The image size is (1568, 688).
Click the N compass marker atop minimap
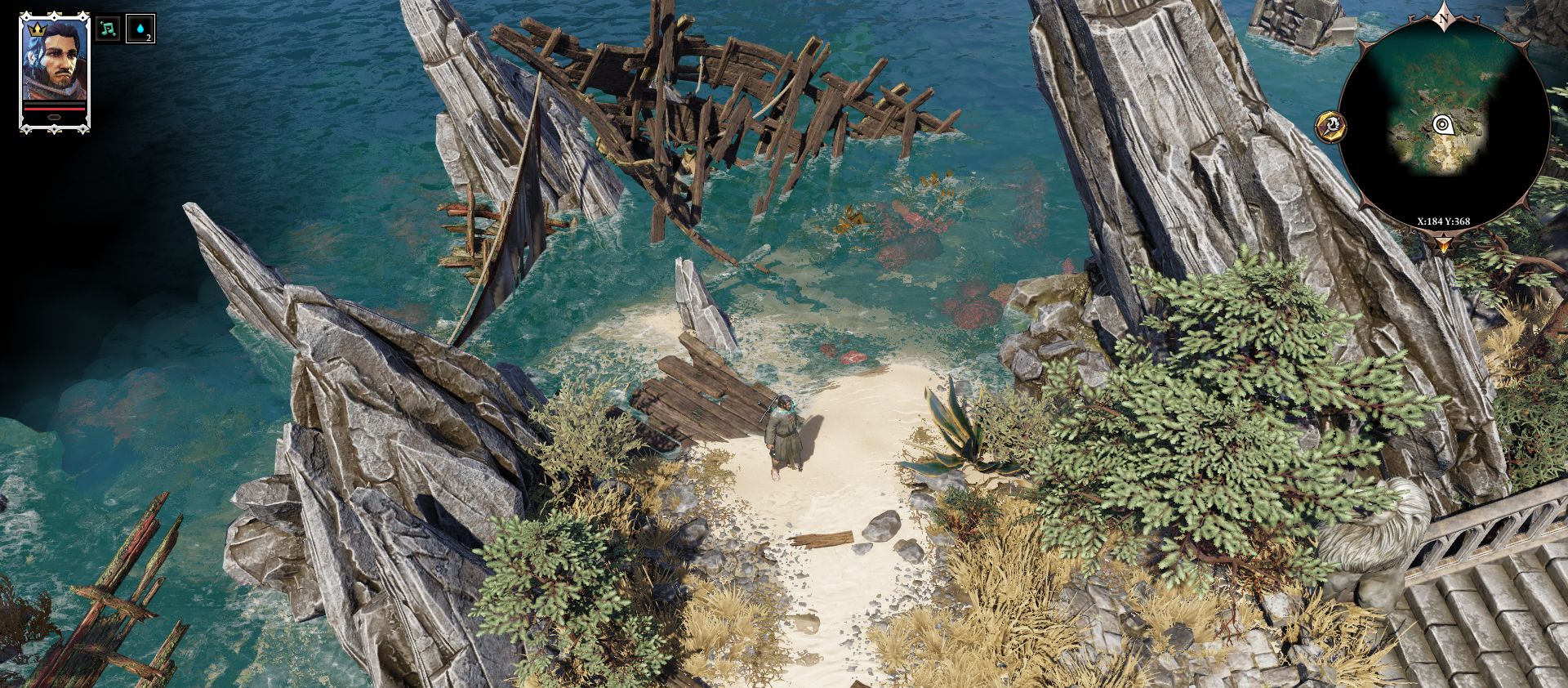pyautogui.click(x=1443, y=18)
